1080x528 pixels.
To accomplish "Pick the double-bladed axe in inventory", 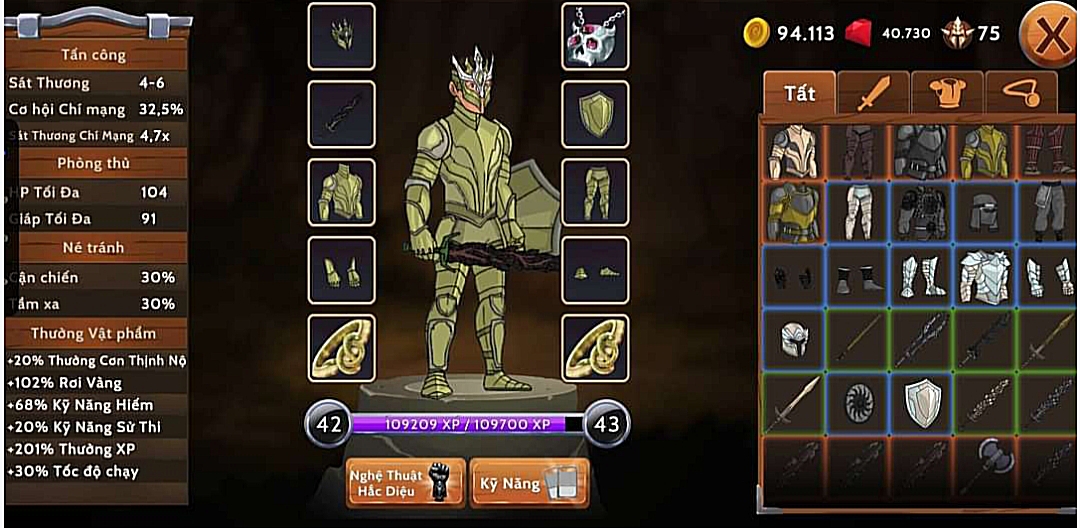I will 986,465.
